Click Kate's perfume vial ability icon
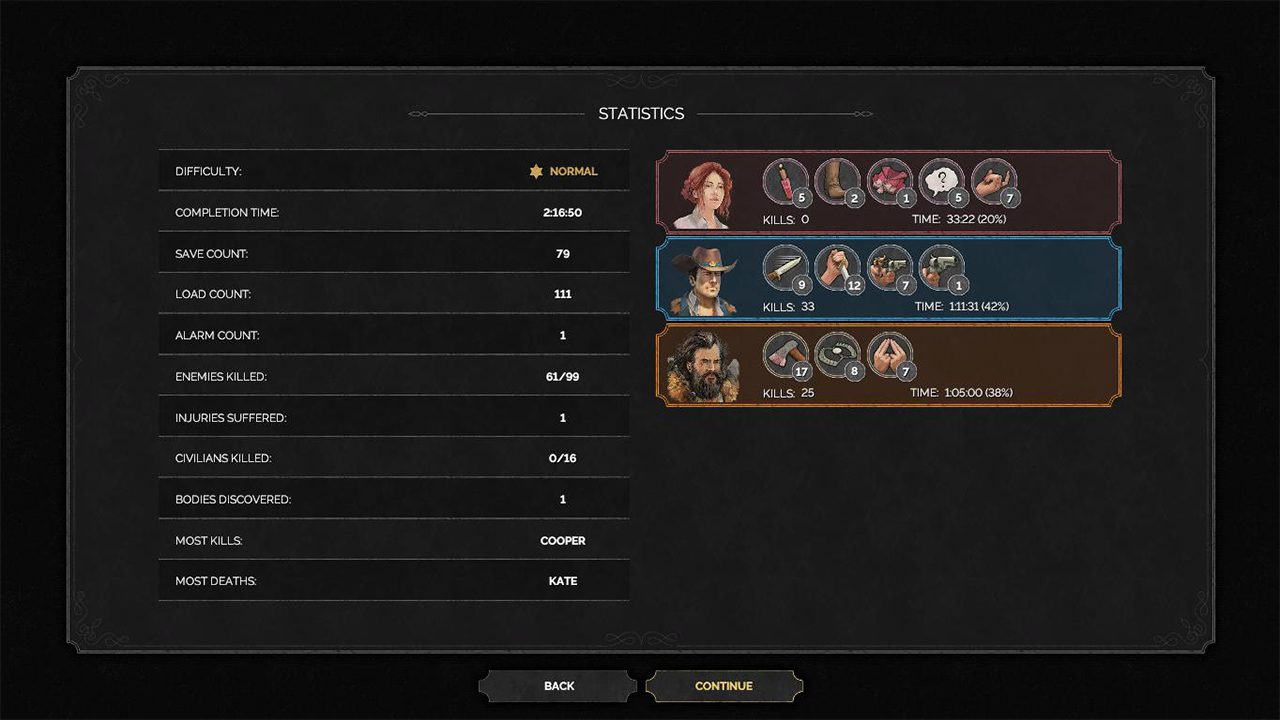The height and width of the screenshot is (720, 1280). (785, 181)
